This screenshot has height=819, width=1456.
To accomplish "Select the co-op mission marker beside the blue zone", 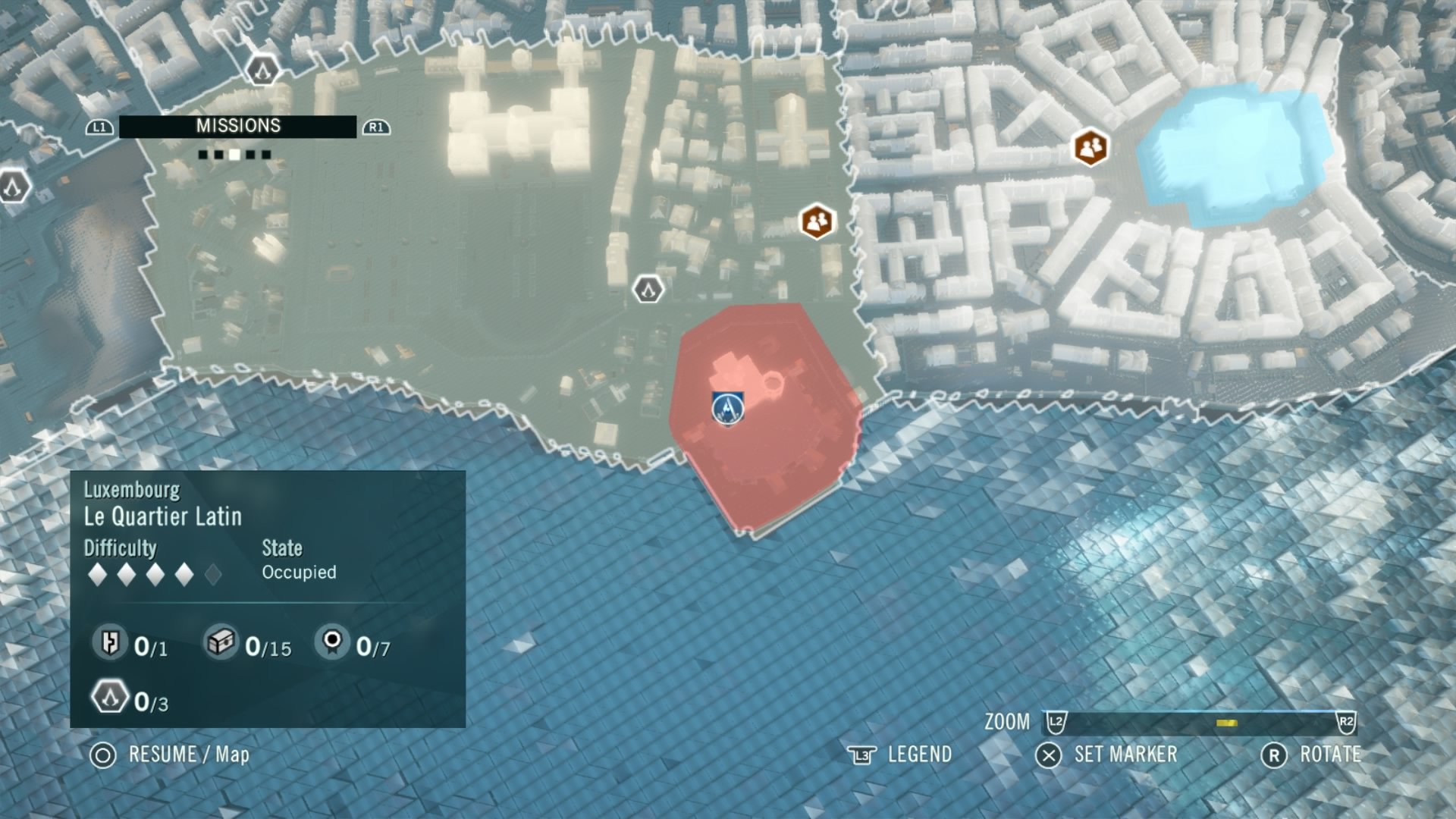I will [x=1090, y=147].
